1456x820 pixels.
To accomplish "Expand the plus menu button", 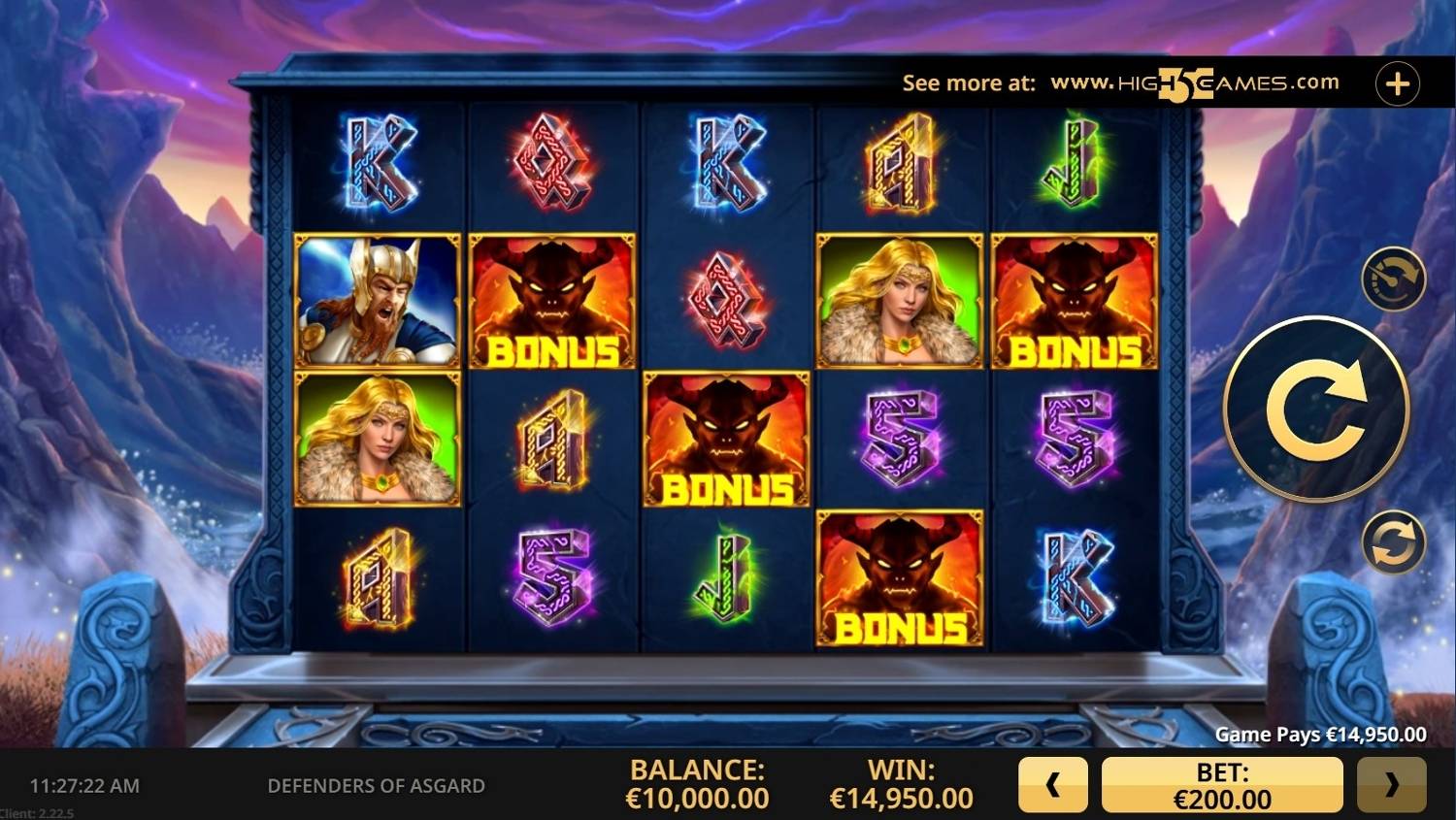I will pyautogui.click(x=1397, y=84).
